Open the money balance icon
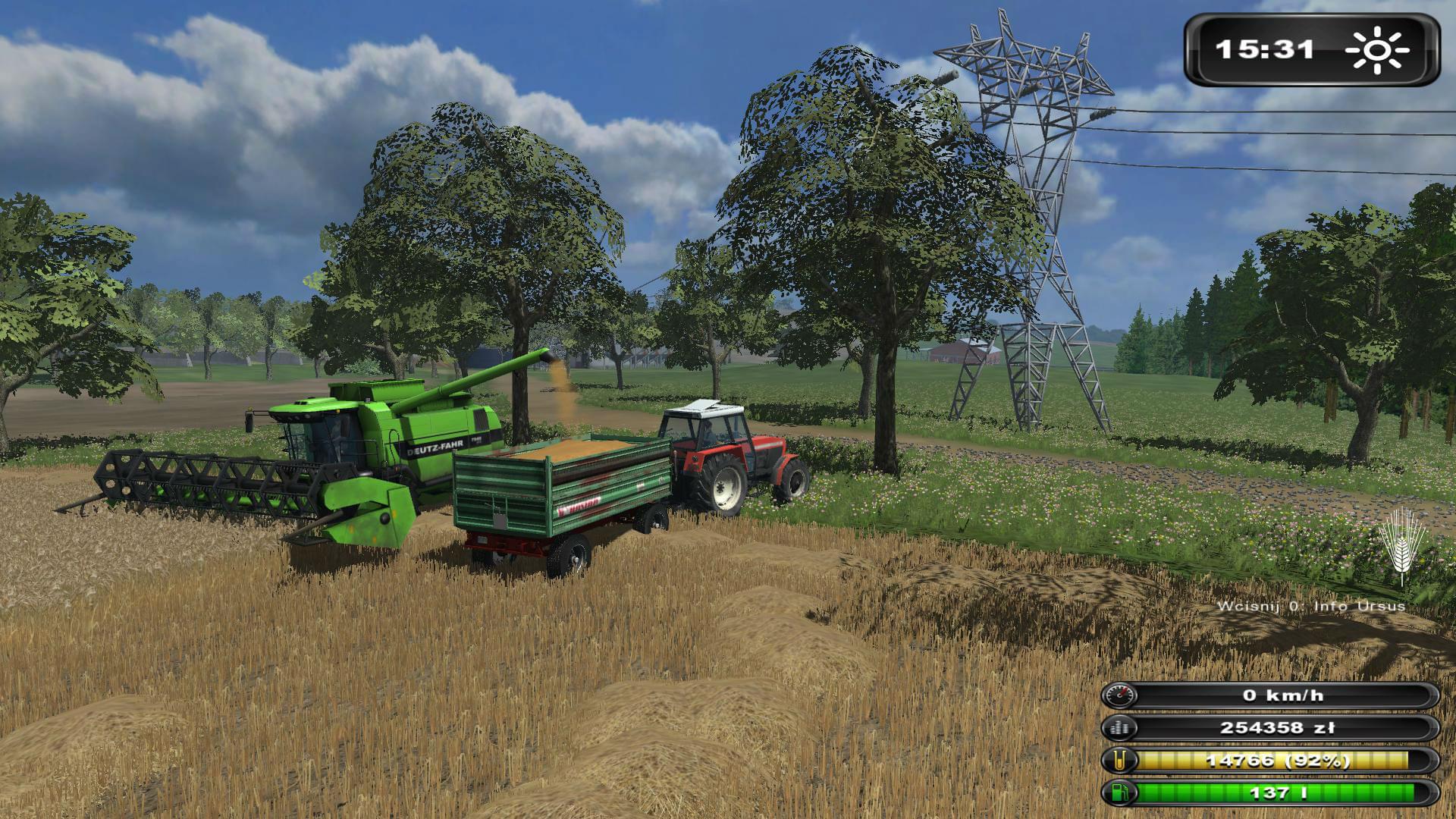 coord(1120,729)
